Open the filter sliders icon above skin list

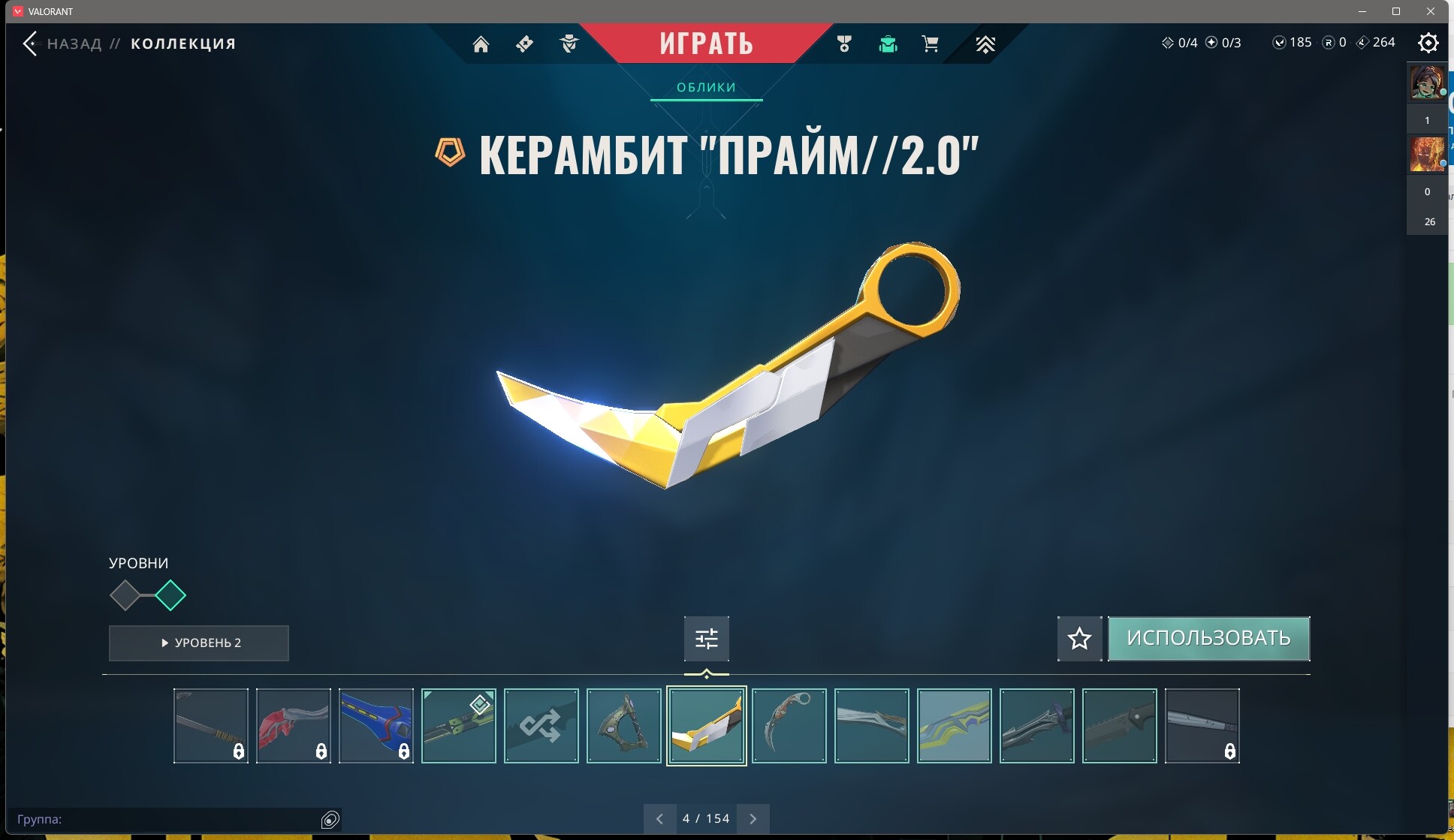tap(707, 637)
